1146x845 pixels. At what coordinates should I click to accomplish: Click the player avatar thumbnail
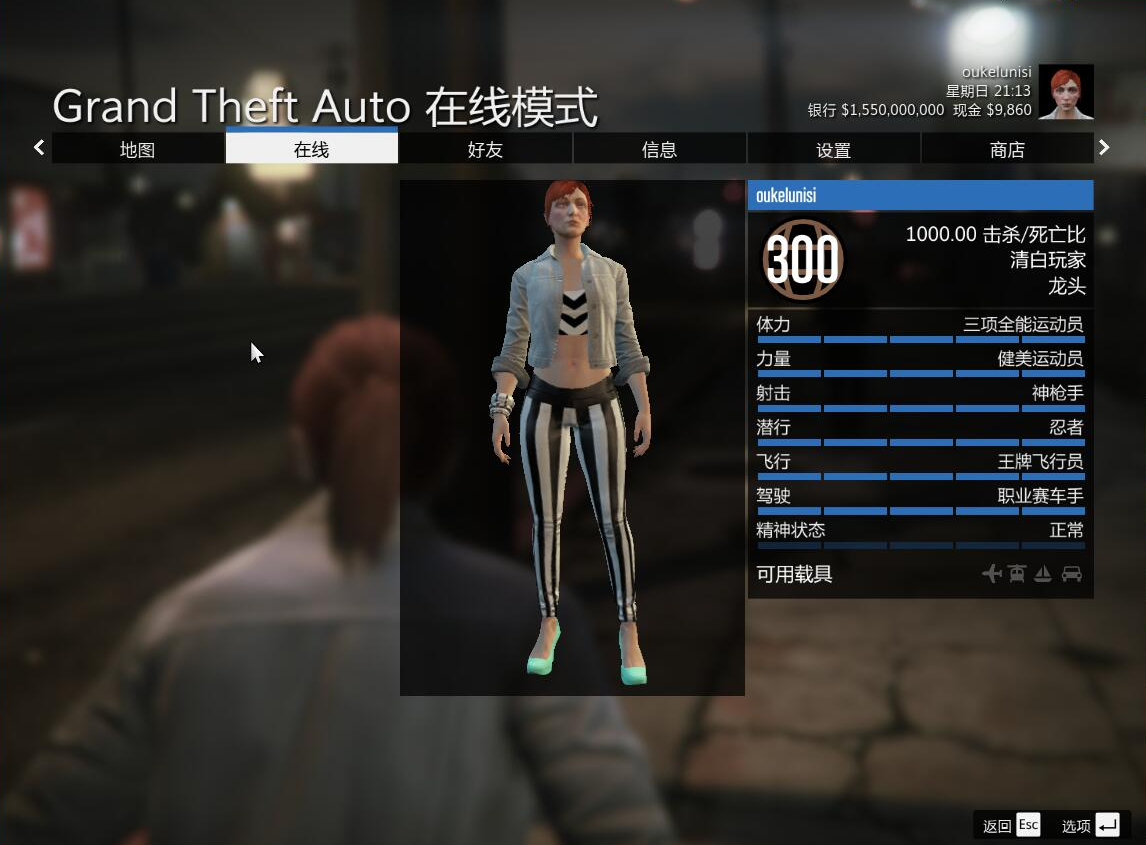(x=1066, y=92)
